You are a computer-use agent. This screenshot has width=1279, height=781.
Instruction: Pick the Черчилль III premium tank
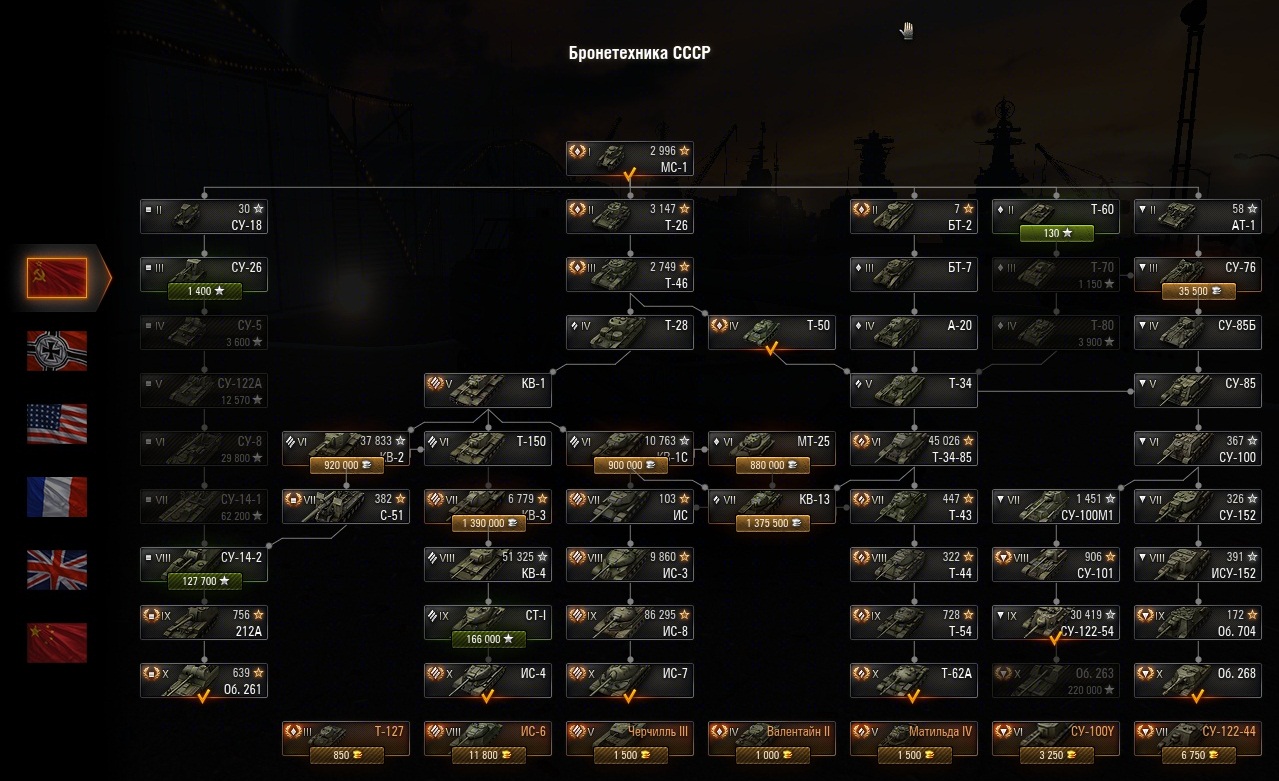(x=629, y=739)
